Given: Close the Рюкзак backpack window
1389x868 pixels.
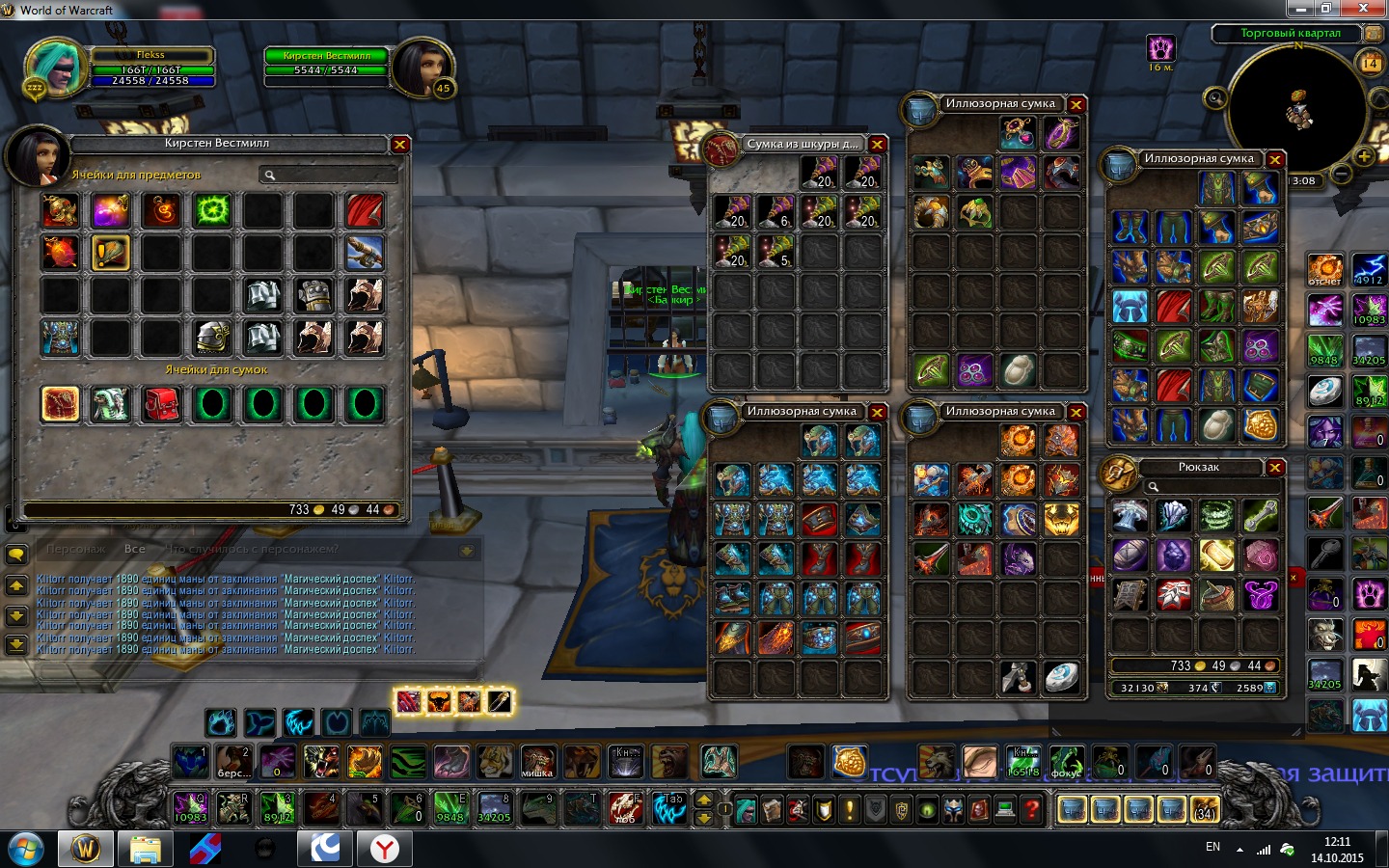Looking at the screenshot, I should (x=1274, y=468).
